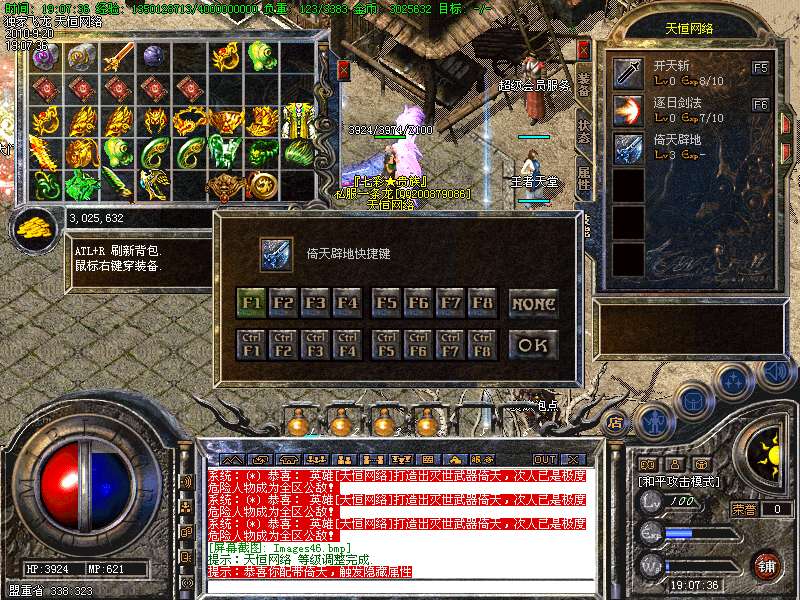Open the 状态 status tab

tap(585, 131)
